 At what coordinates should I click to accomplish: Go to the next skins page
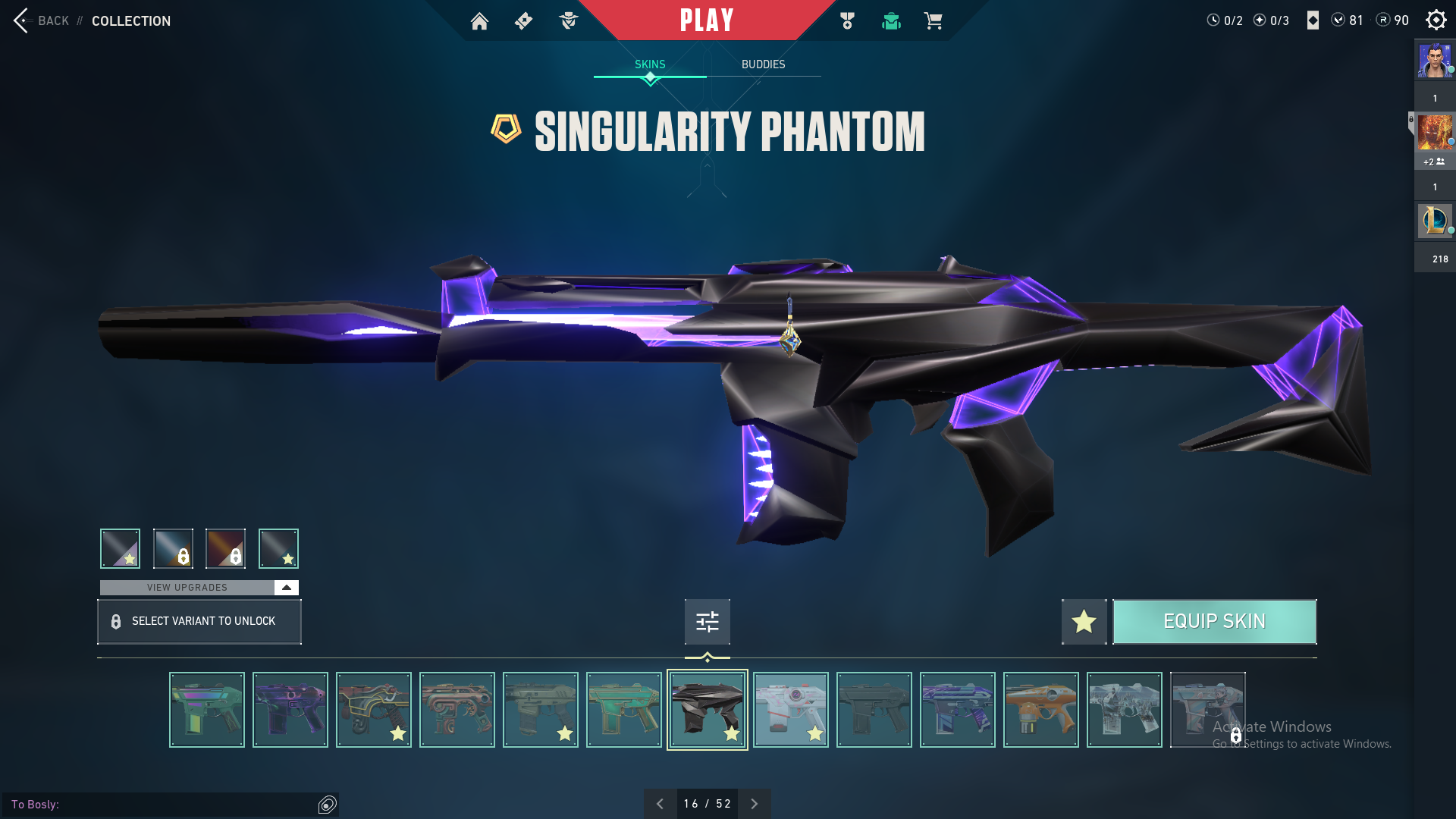tap(754, 804)
